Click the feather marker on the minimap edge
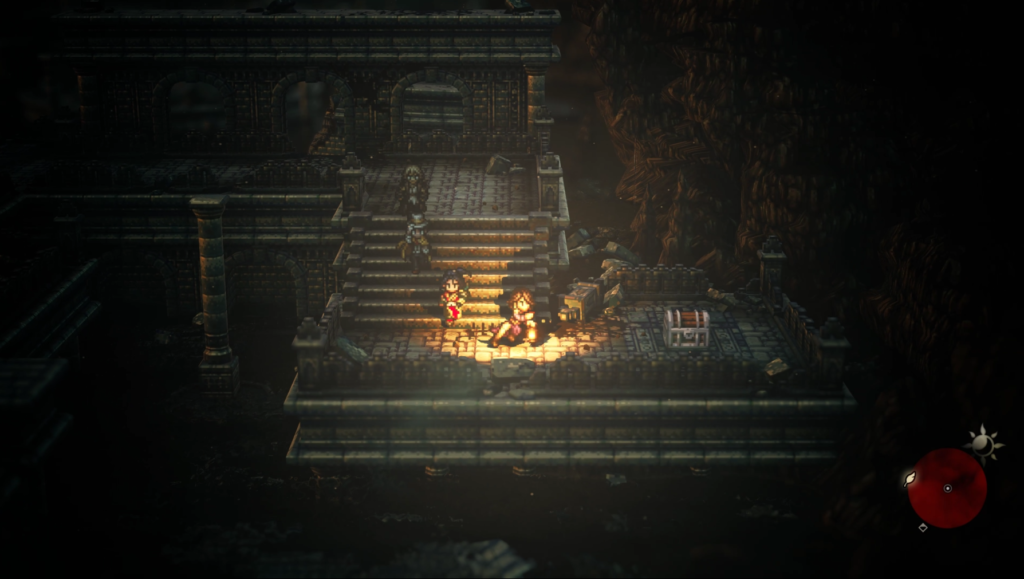The image size is (1024, 579). (910, 479)
